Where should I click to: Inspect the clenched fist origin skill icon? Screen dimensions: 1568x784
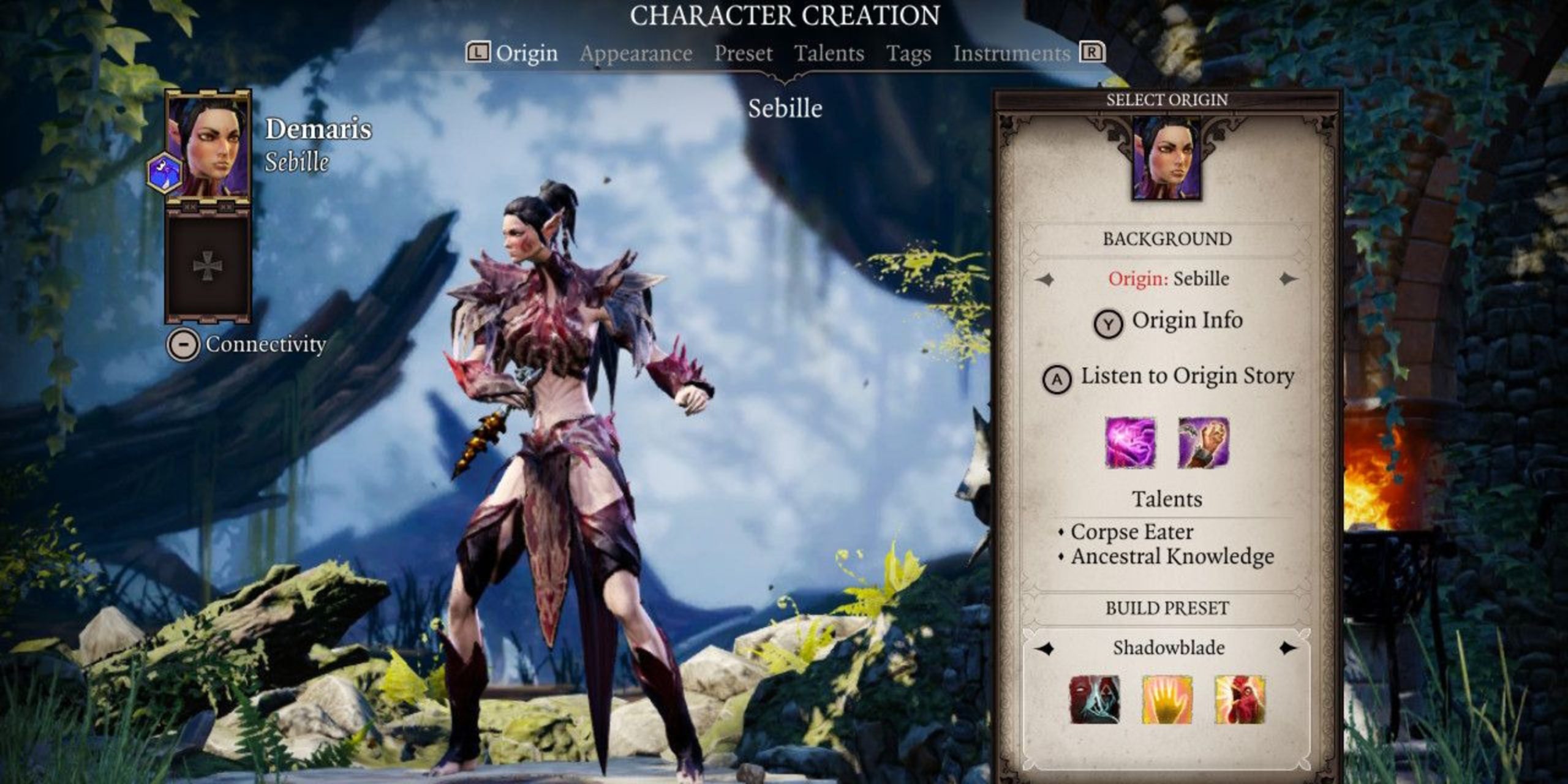click(x=1204, y=442)
